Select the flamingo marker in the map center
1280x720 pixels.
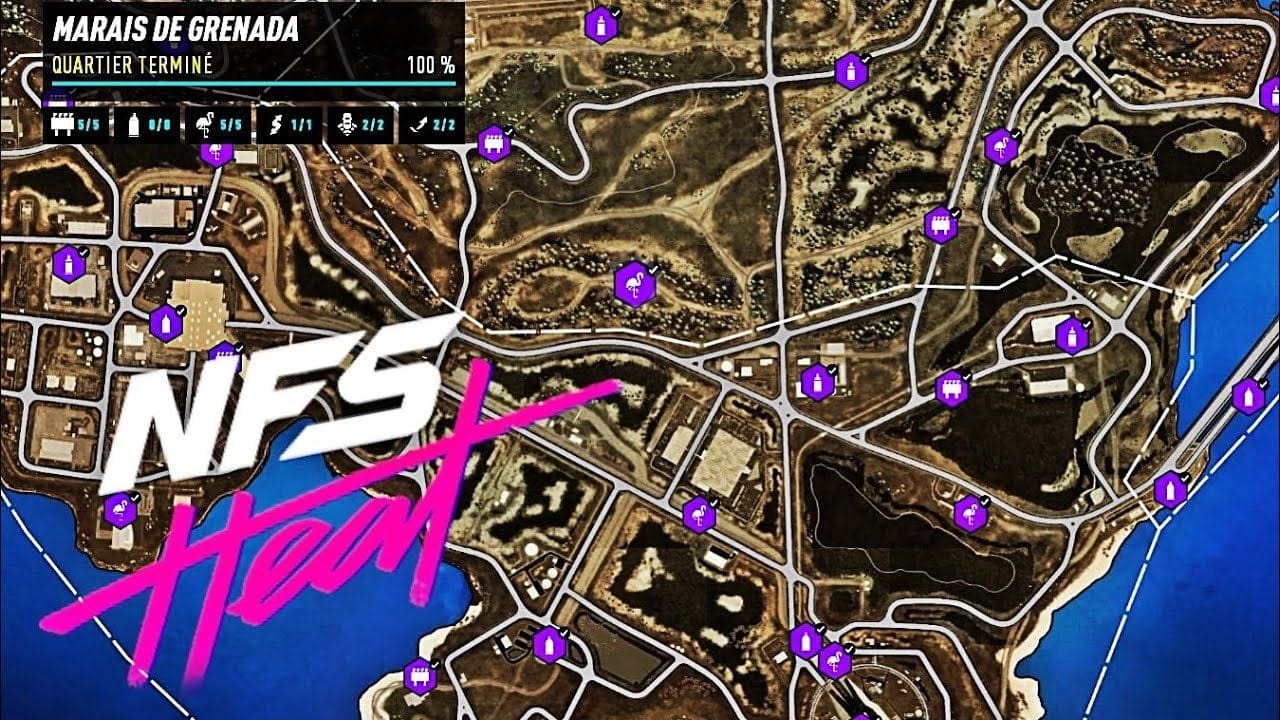(637, 286)
